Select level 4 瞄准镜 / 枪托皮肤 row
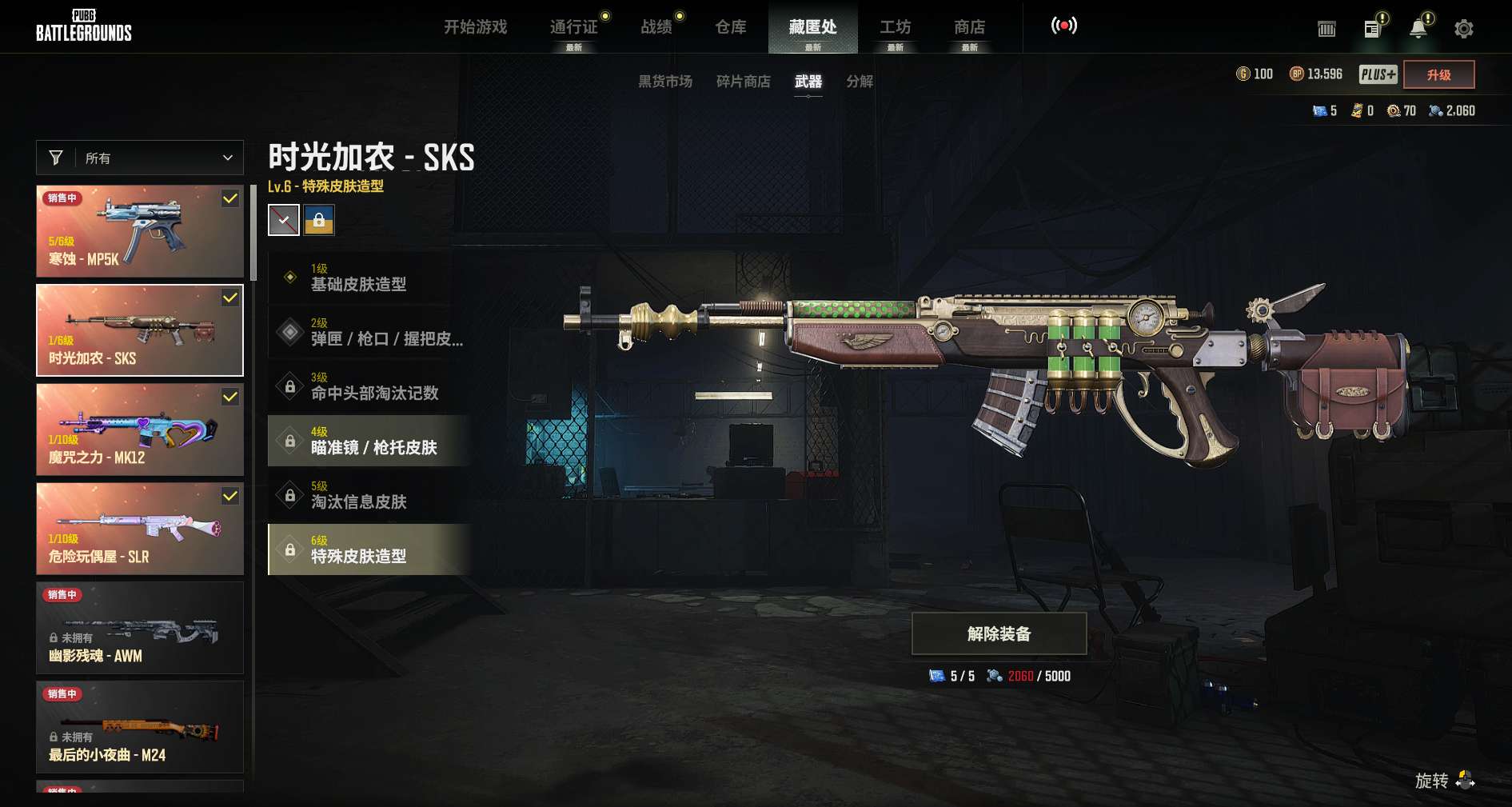1512x807 pixels. (369, 441)
